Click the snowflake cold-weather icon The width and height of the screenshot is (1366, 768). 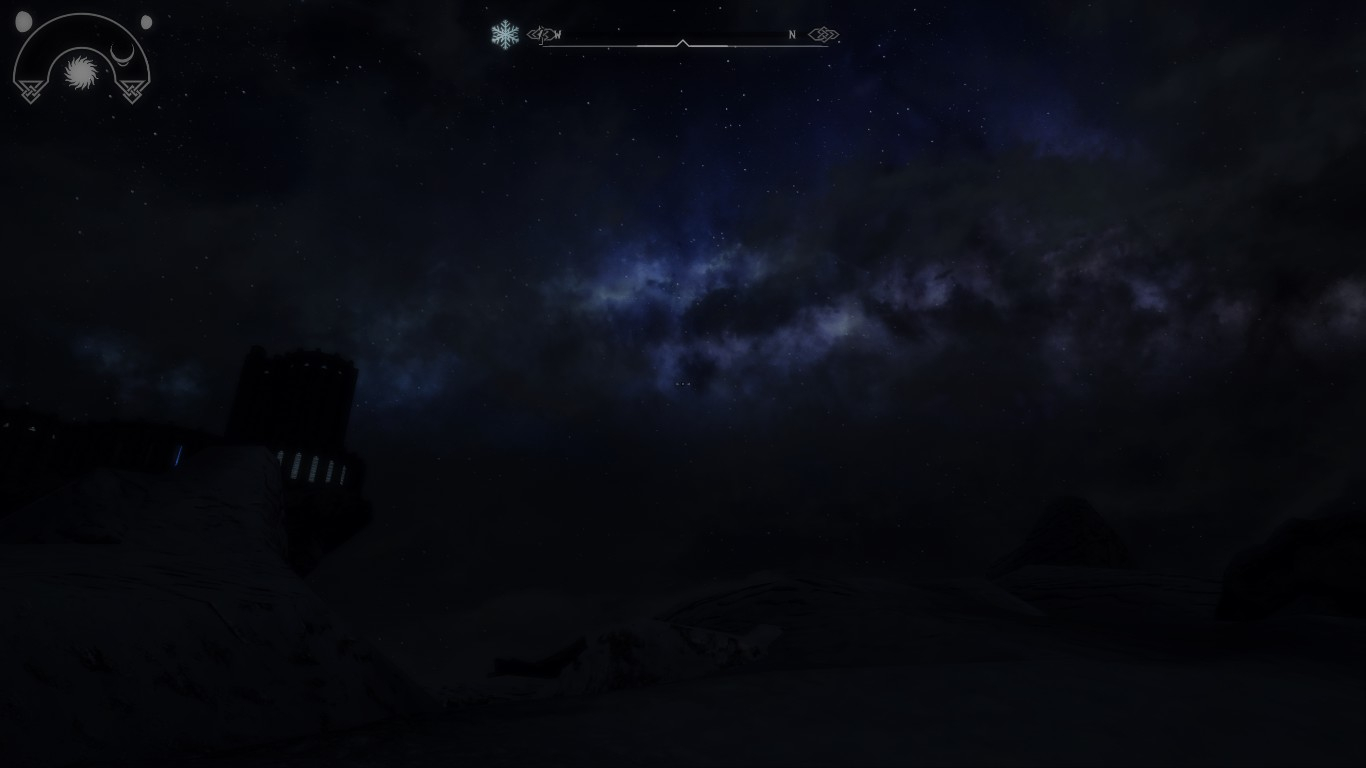(505, 35)
